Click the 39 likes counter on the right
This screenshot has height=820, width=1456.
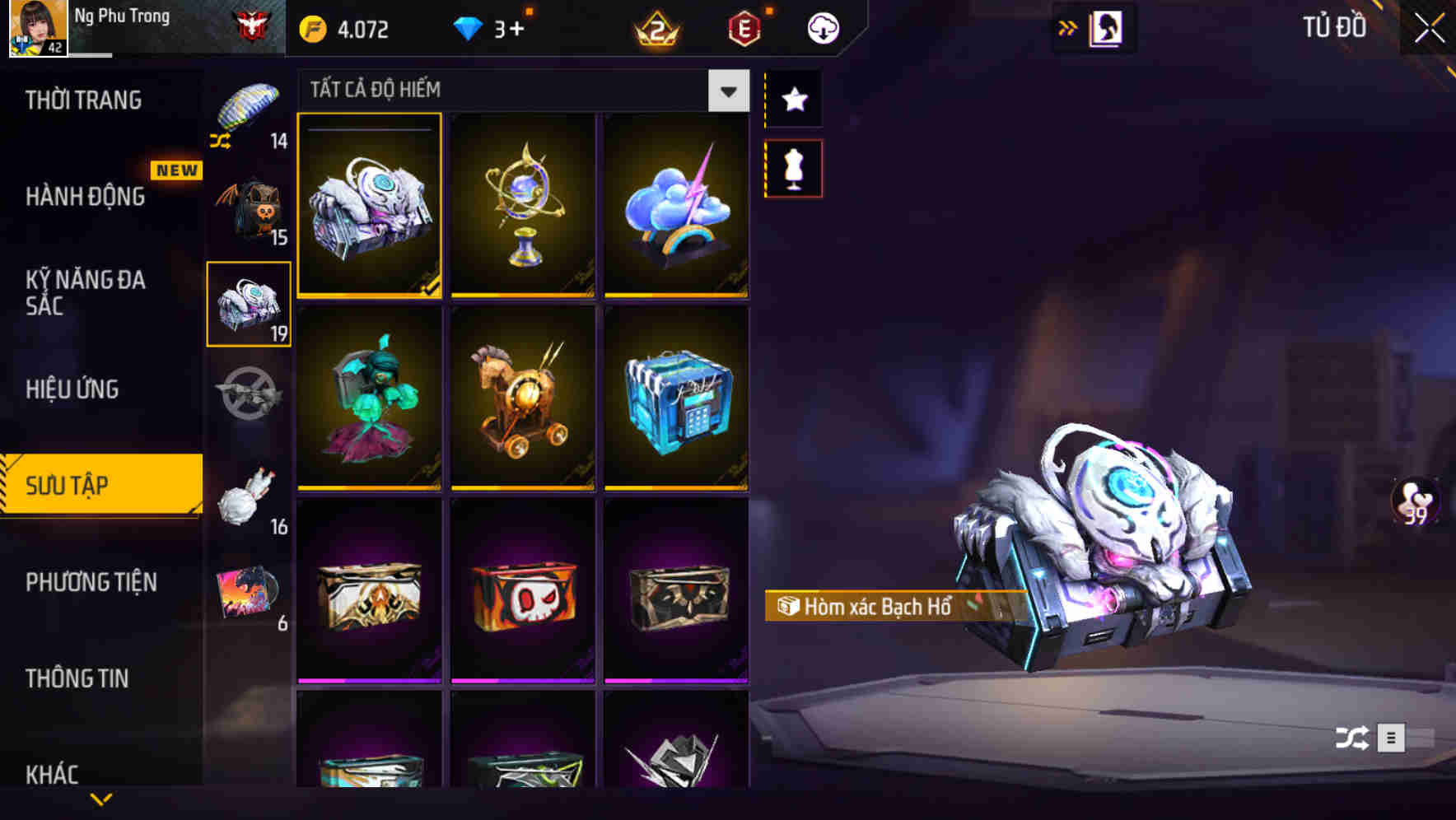[x=1414, y=501]
